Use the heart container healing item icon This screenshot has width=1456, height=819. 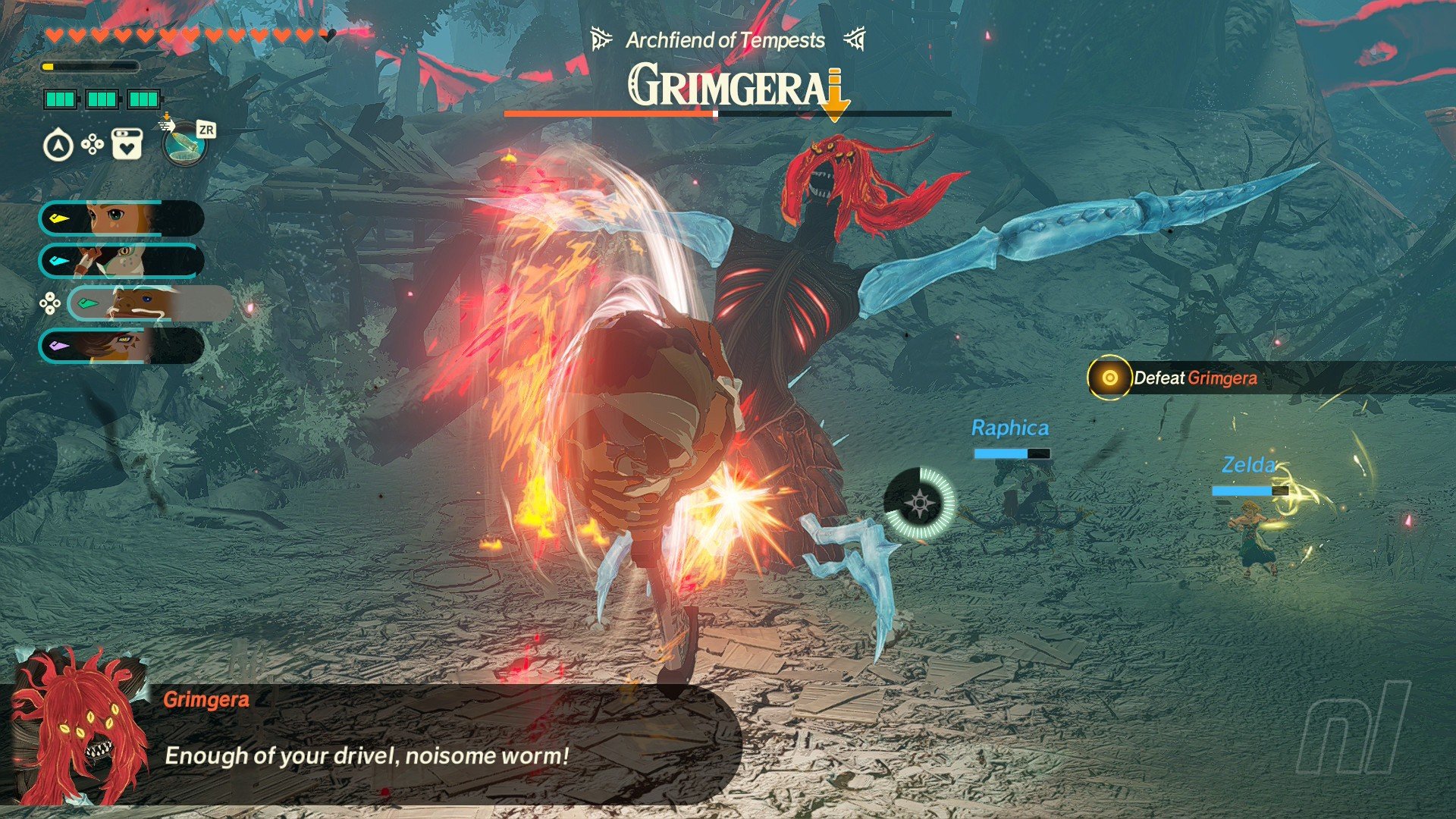click(x=127, y=143)
